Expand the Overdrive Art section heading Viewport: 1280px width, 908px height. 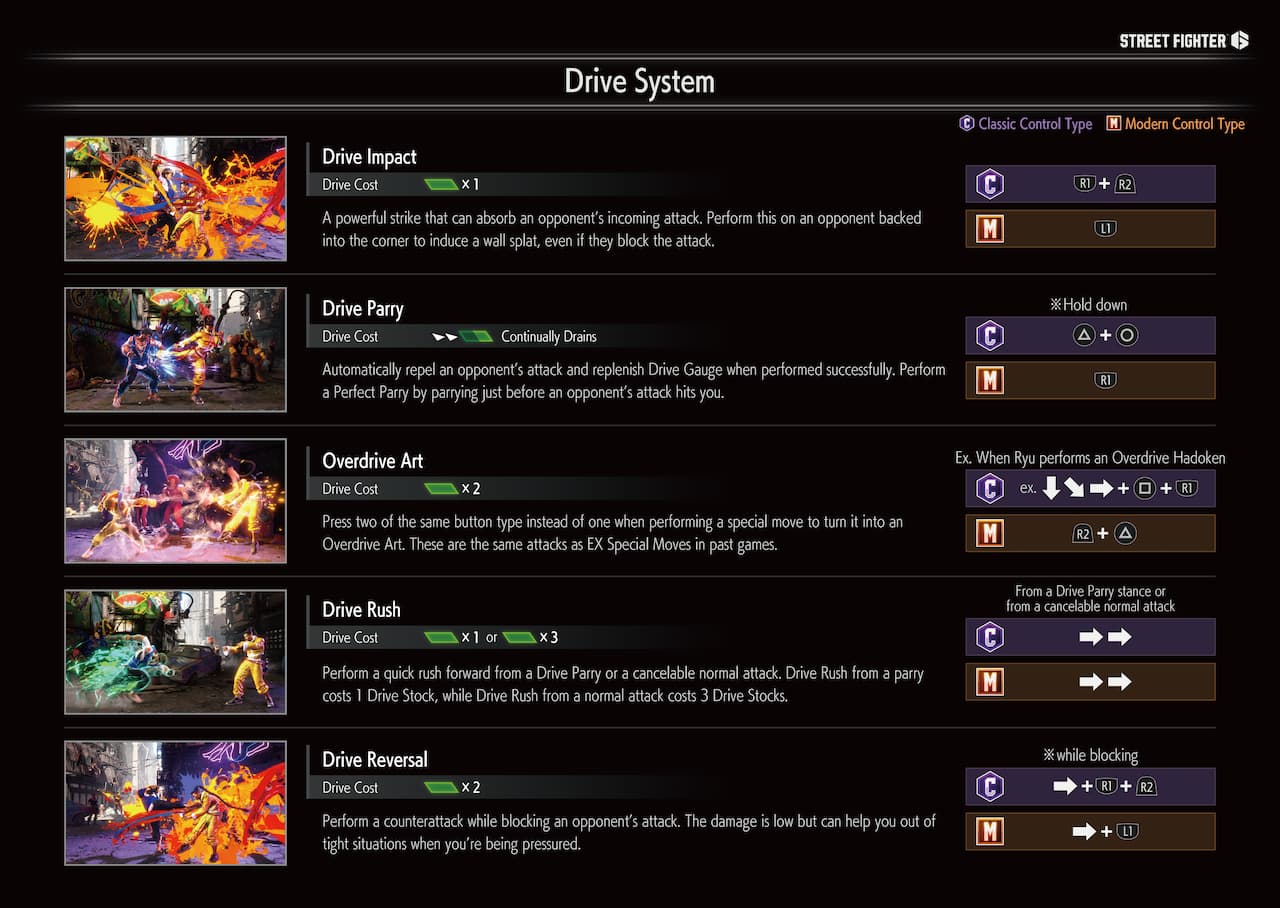tap(371, 461)
